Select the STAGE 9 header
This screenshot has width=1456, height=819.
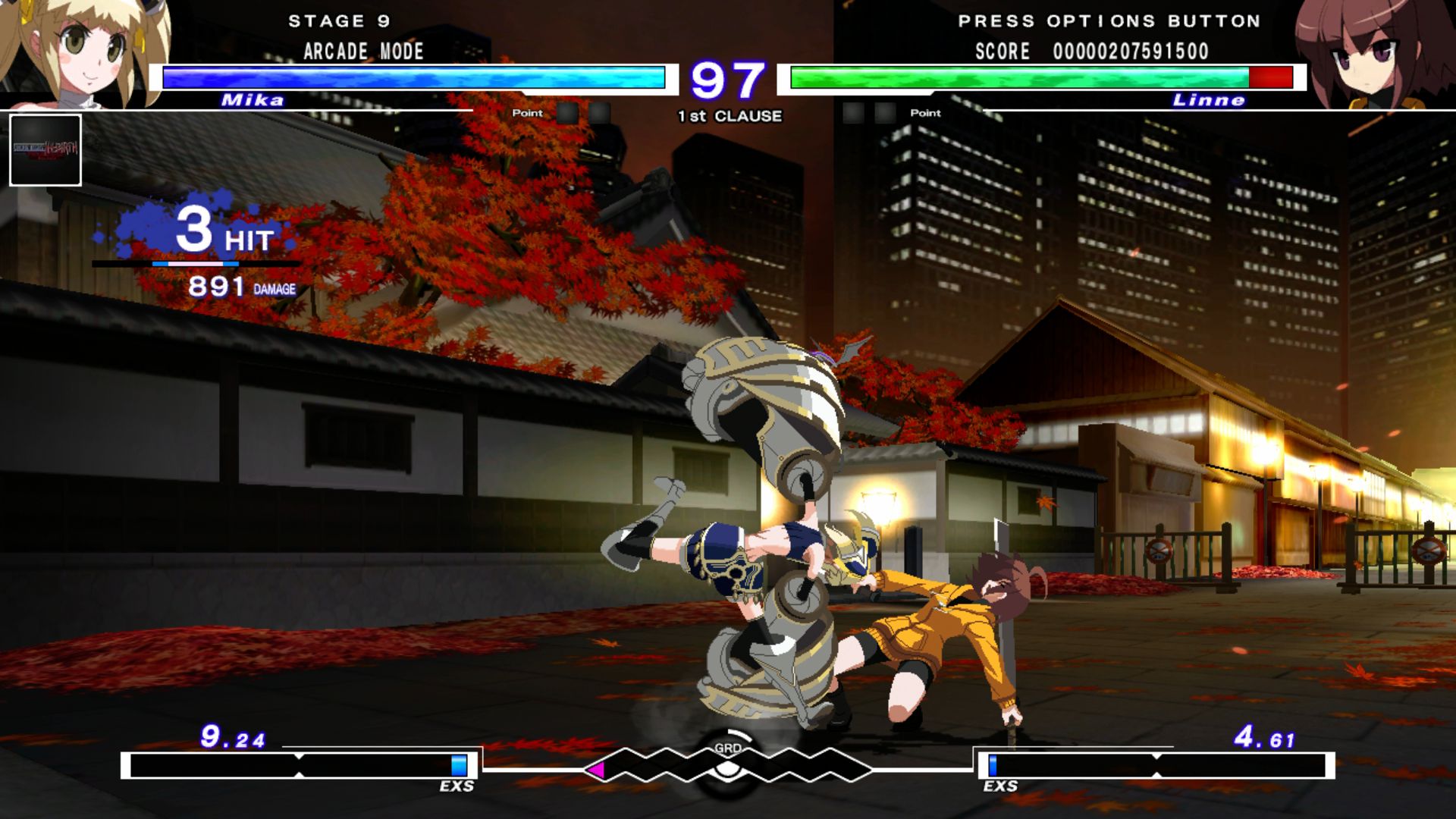click(x=339, y=21)
